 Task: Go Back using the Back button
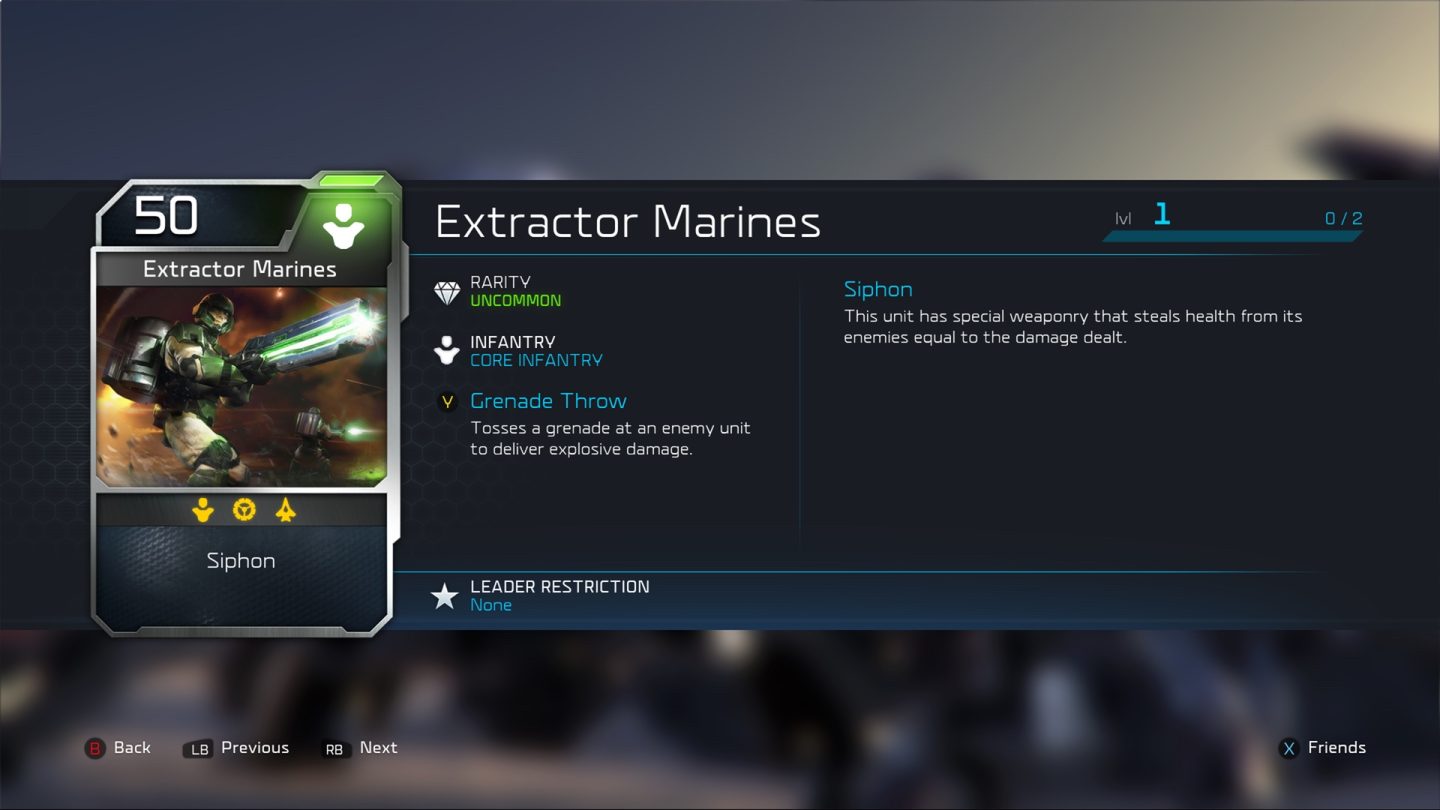coord(131,747)
